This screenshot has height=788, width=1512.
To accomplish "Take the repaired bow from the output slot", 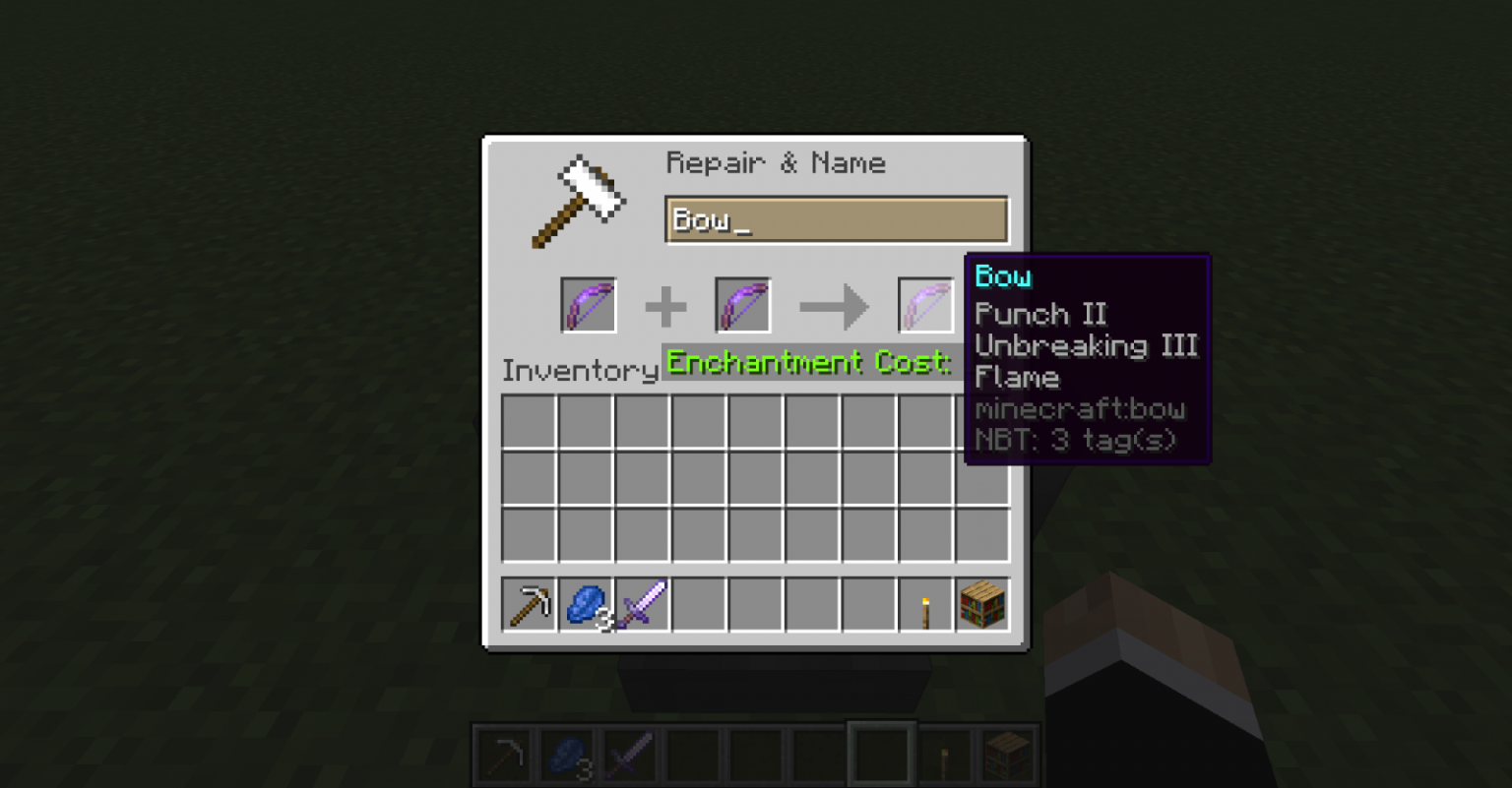I will [925, 305].
